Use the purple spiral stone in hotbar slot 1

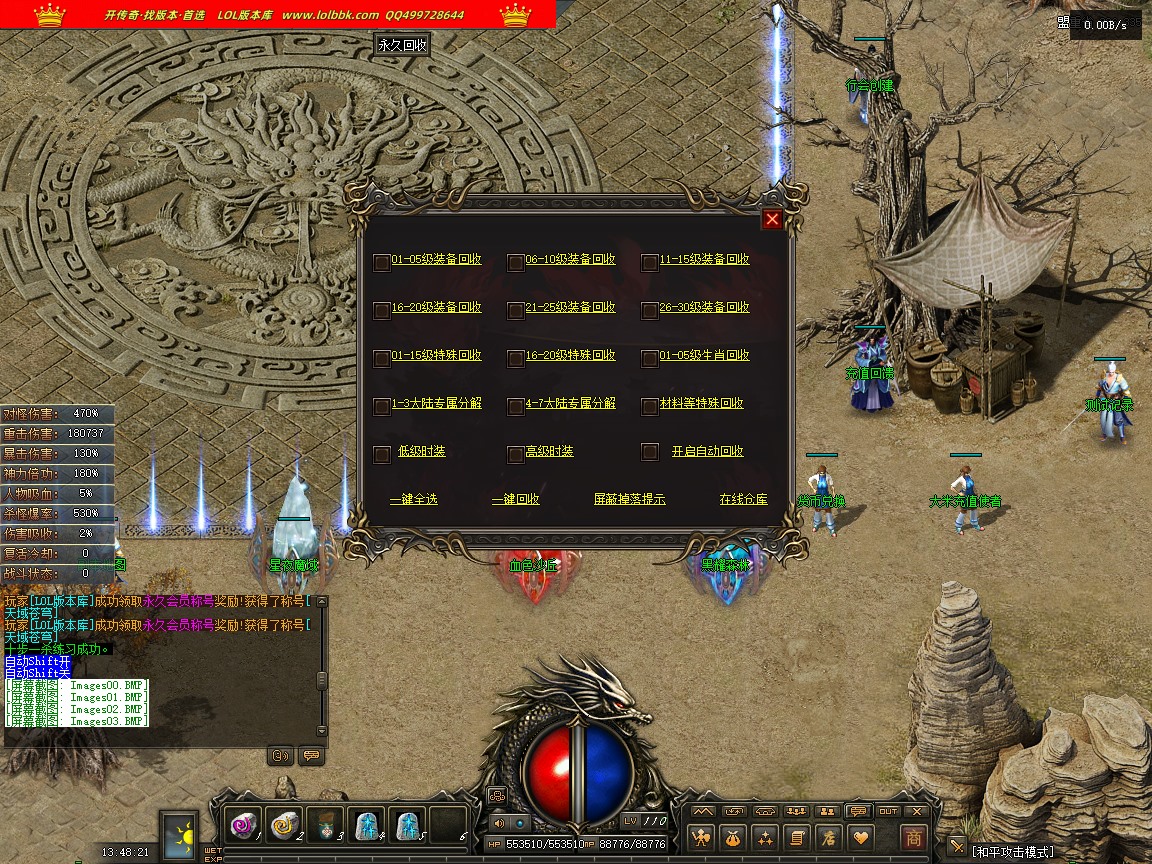244,825
